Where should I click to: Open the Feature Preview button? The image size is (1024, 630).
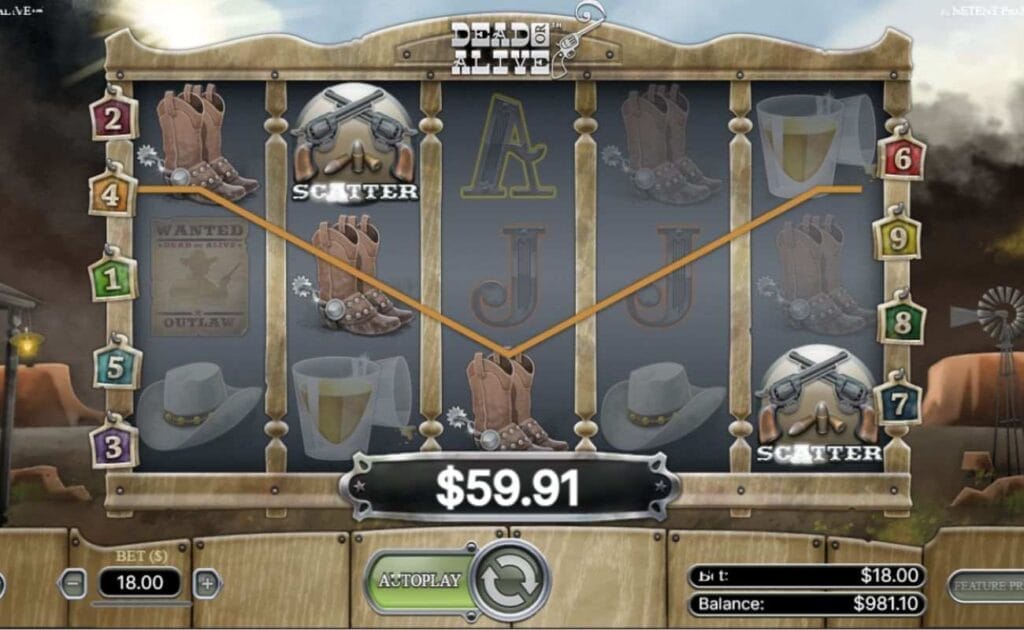tap(985, 585)
